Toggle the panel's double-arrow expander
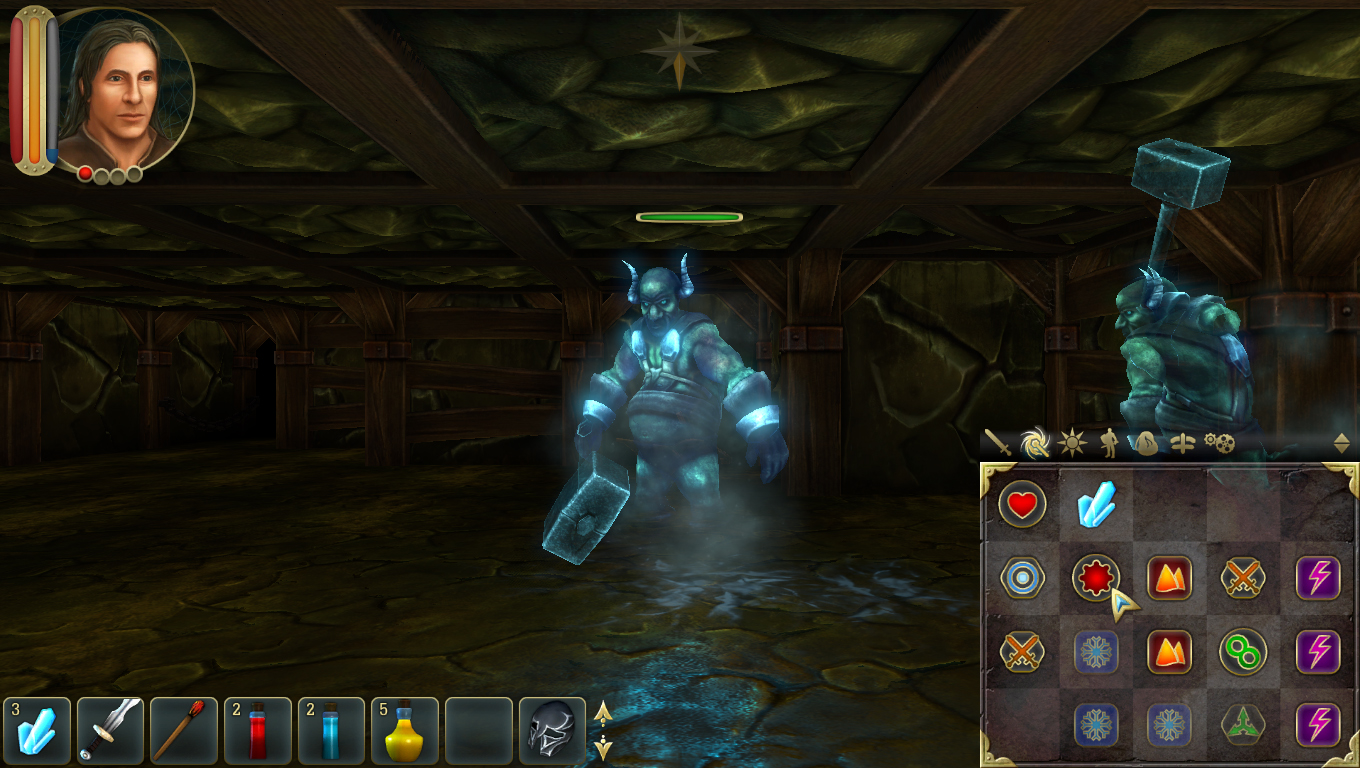The height and width of the screenshot is (768, 1360). click(1341, 443)
